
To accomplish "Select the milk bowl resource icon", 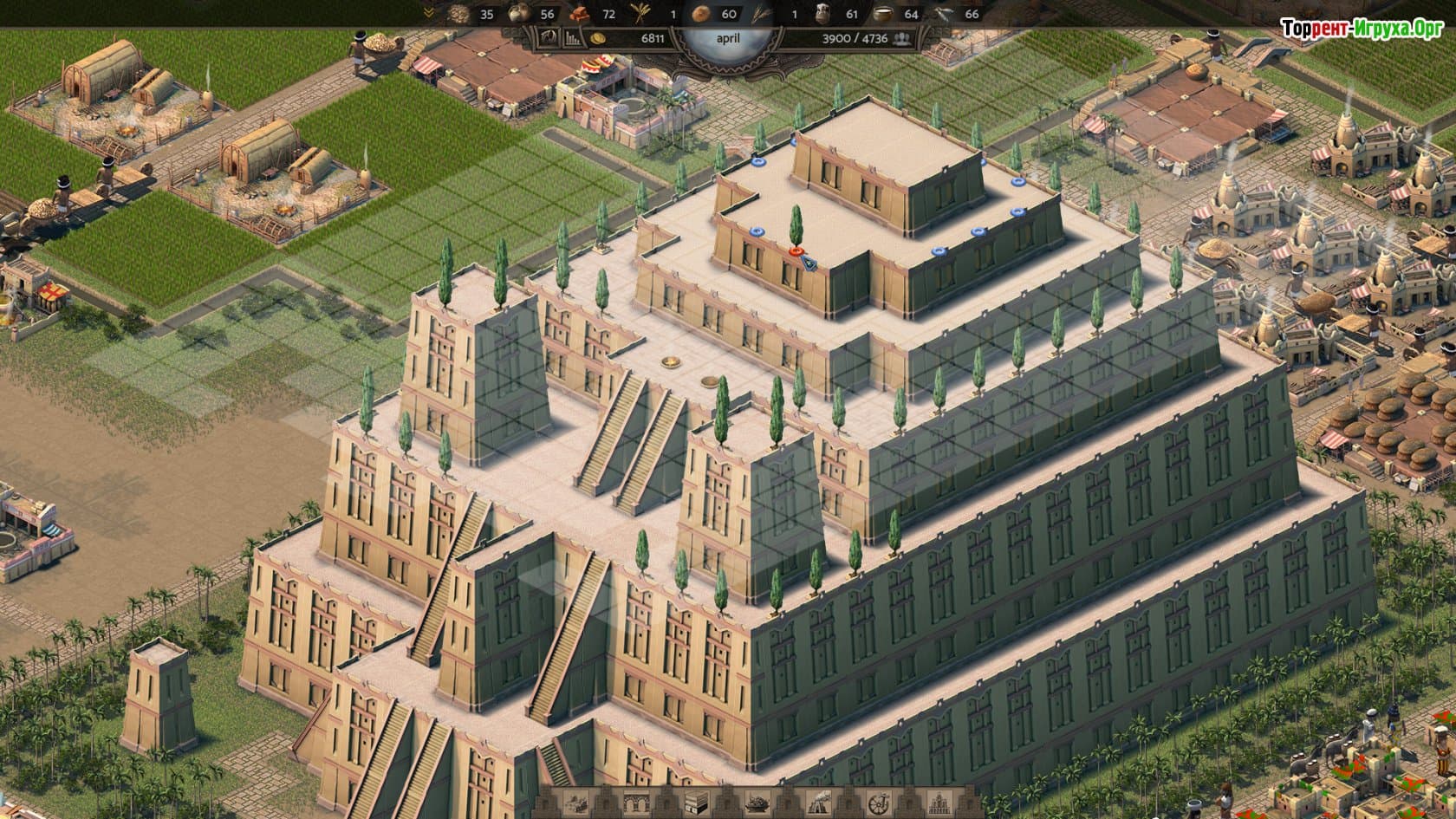I will pos(883,14).
